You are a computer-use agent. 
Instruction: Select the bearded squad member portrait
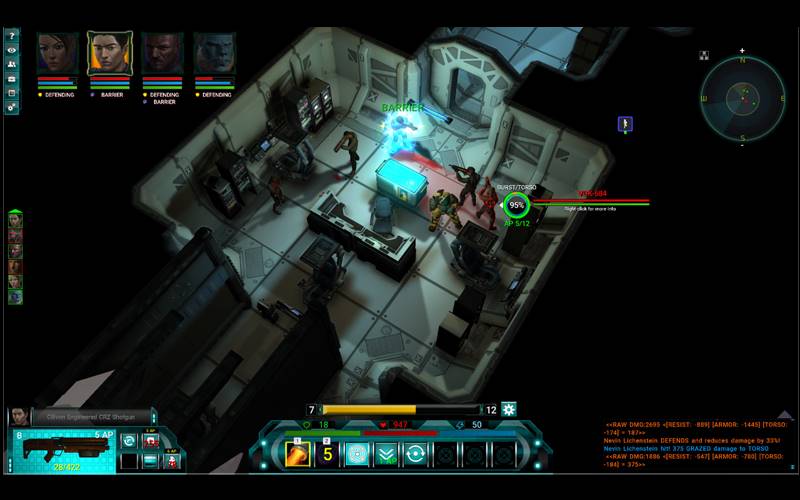coord(161,53)
